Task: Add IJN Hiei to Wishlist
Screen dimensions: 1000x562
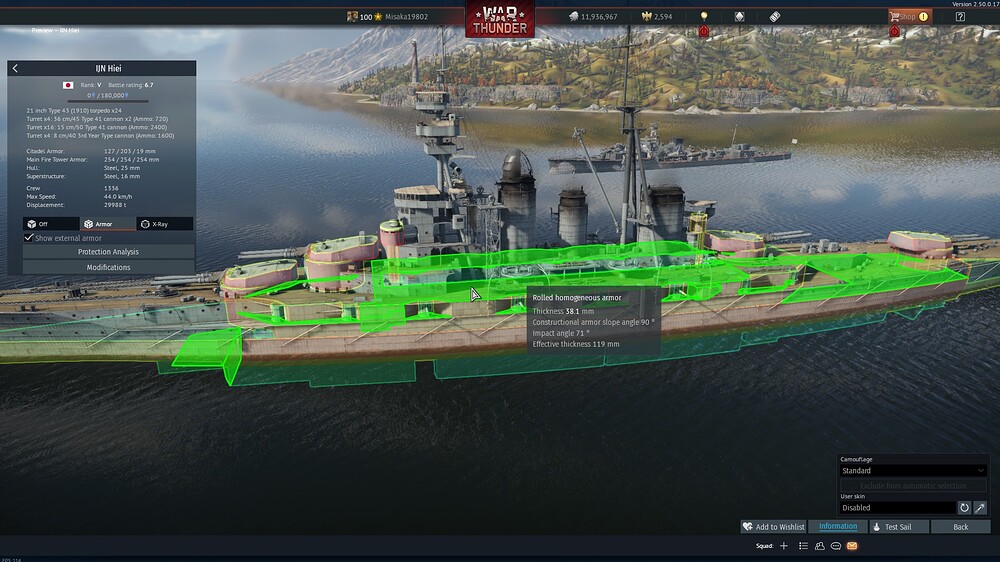Action: 773,527
